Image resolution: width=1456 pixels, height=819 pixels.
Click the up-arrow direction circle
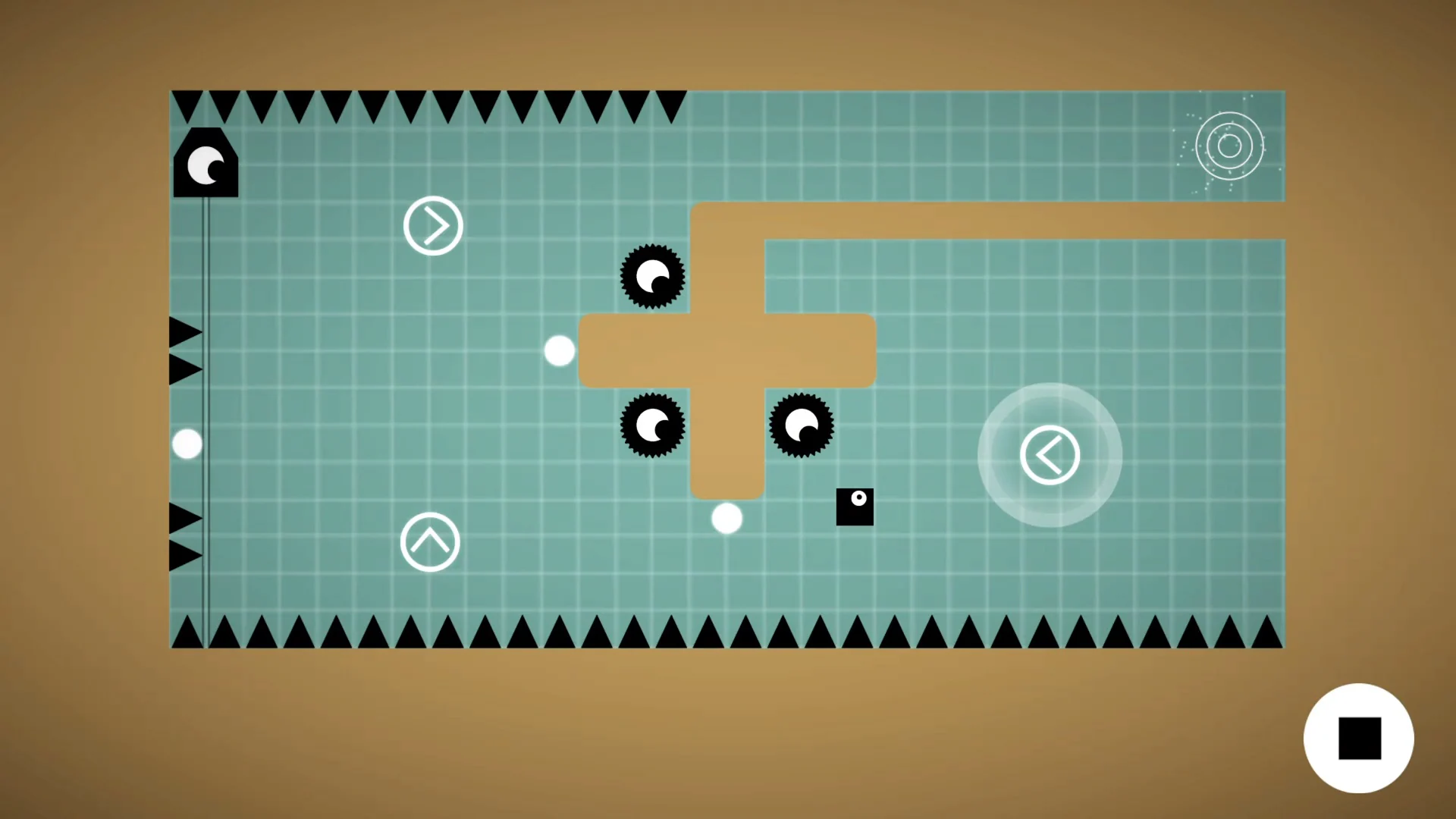[431, 541]
